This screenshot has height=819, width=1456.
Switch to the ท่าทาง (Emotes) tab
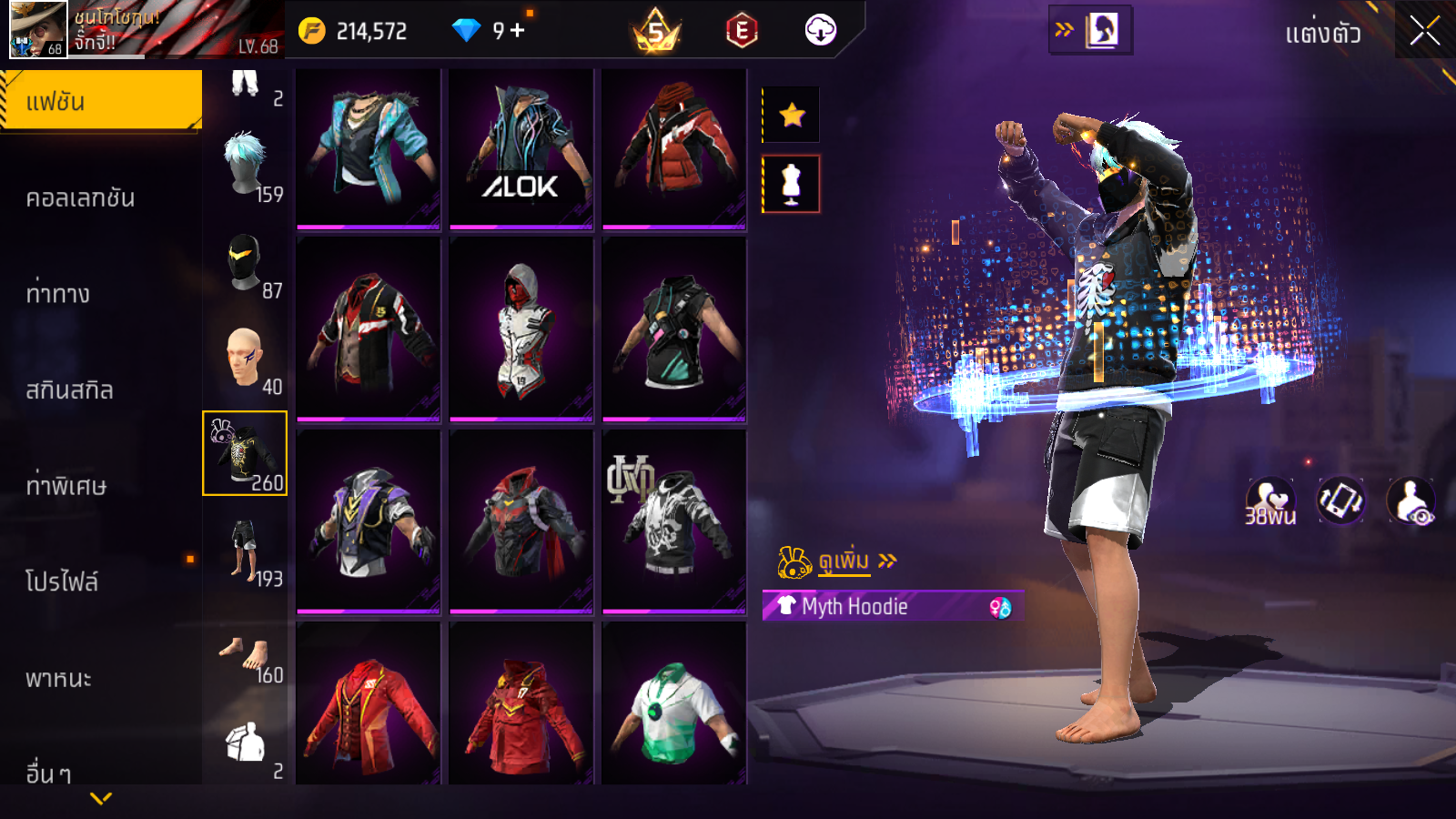[58, 294]
